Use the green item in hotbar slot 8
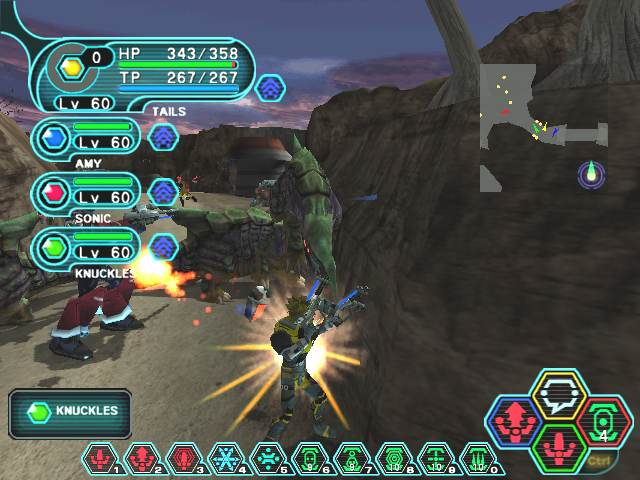 pyautogui.click(x=395, y=459)
